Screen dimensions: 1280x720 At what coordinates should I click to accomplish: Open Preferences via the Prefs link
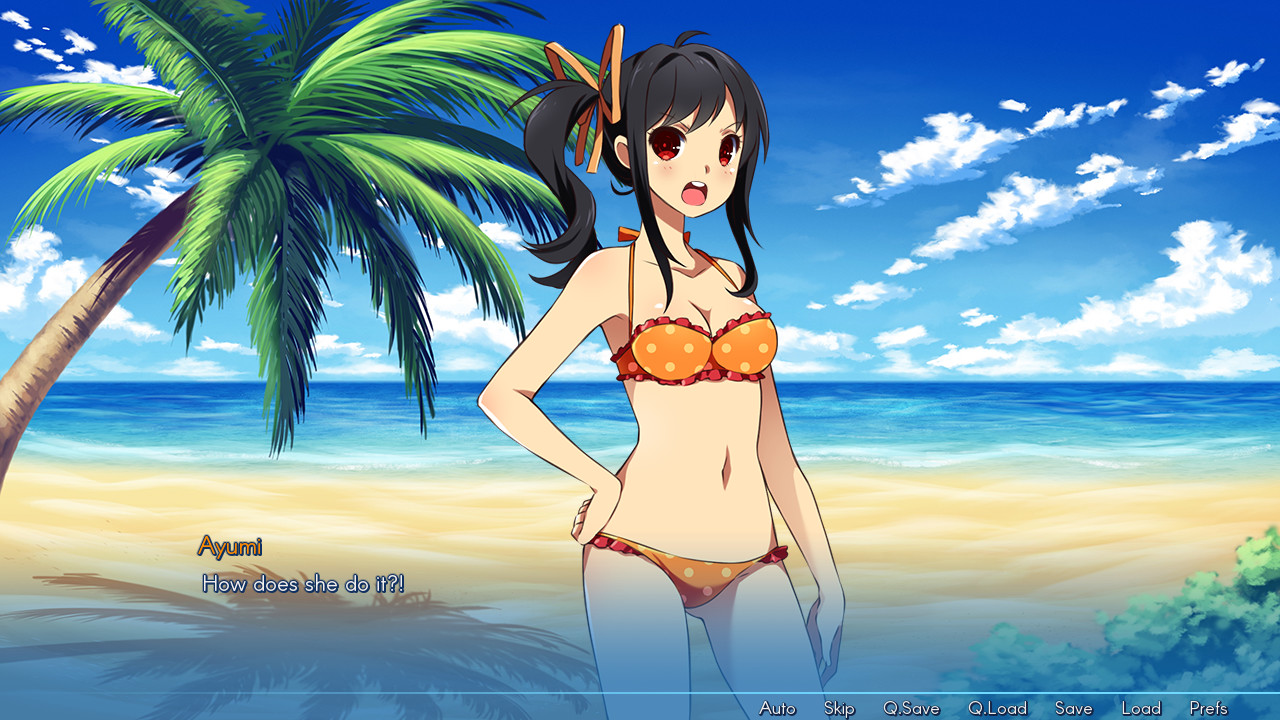1210,707
